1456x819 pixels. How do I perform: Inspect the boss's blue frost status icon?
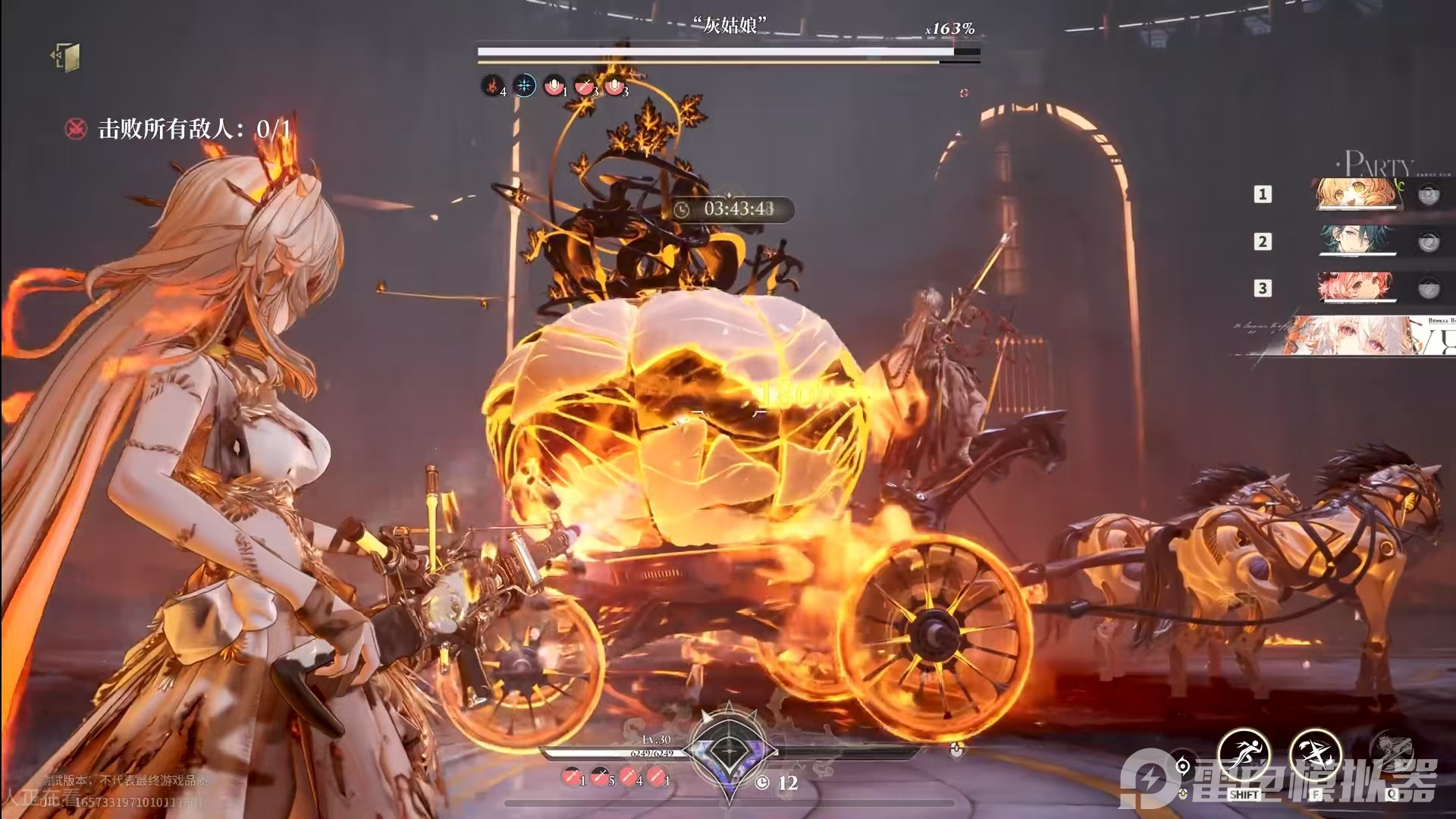click(x=524, y=86)
